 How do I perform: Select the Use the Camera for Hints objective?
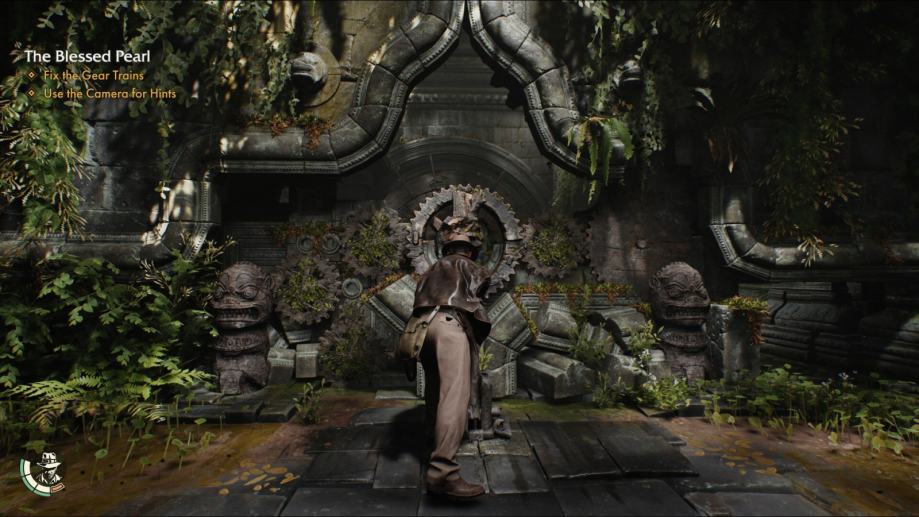click(x=109, y=93)
